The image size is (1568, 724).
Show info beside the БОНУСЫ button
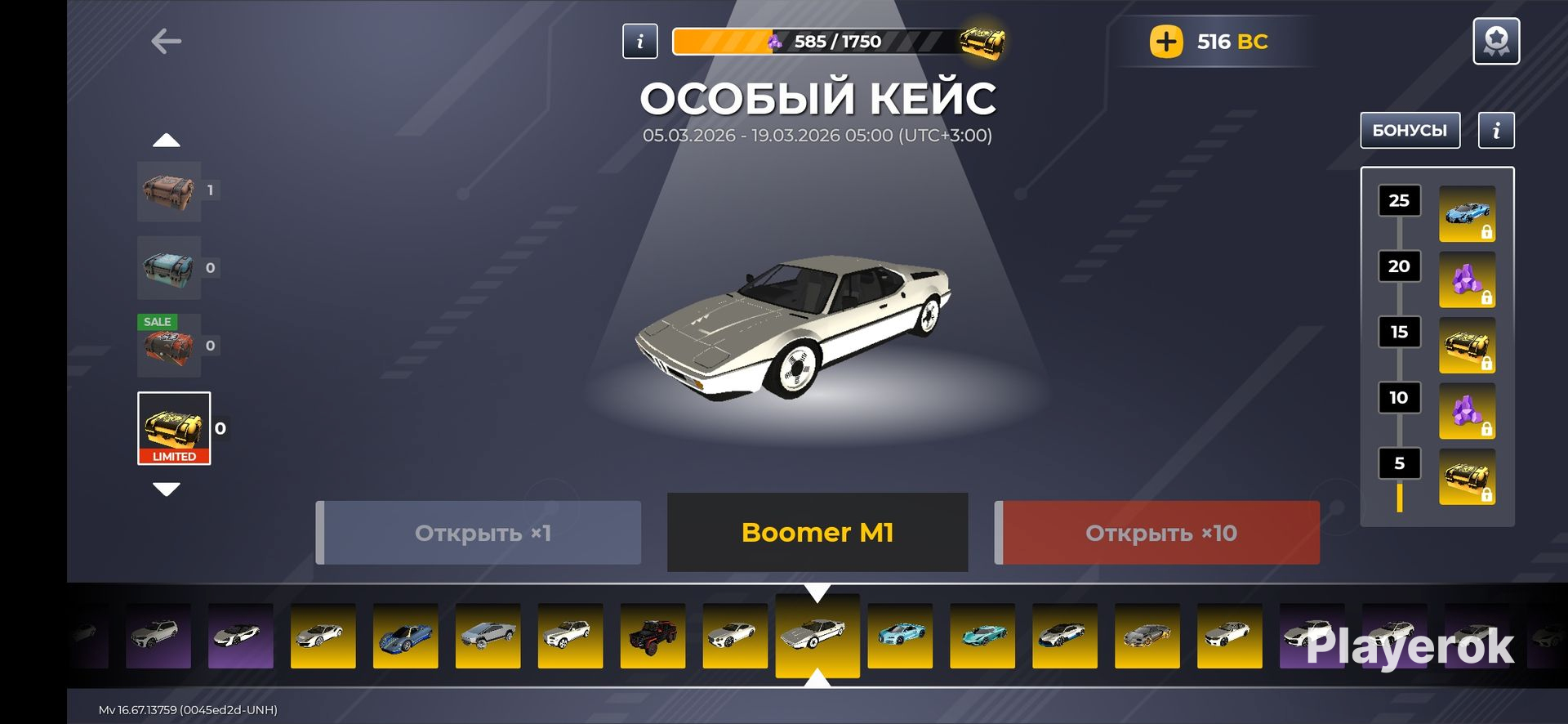pyautogui.click(x=1496, y=131)
